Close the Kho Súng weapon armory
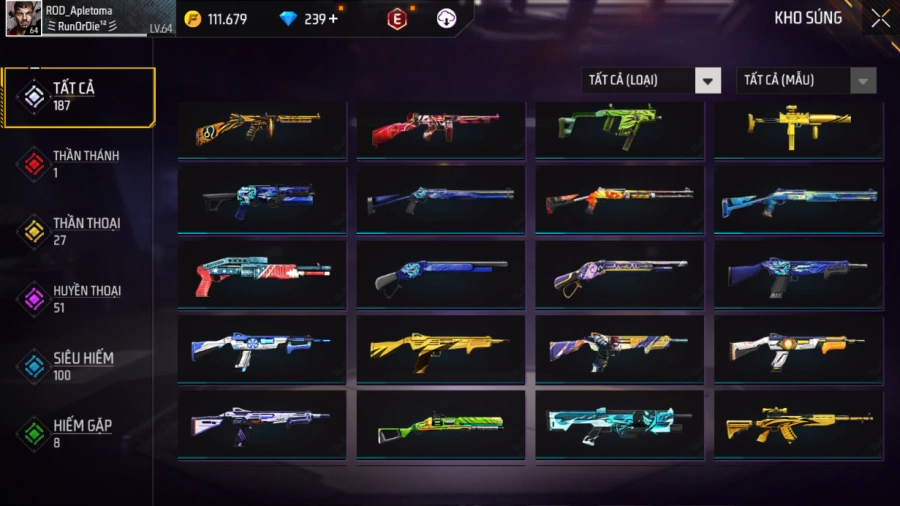This screenshot has height=506, width=900. (x=880, y=18)
